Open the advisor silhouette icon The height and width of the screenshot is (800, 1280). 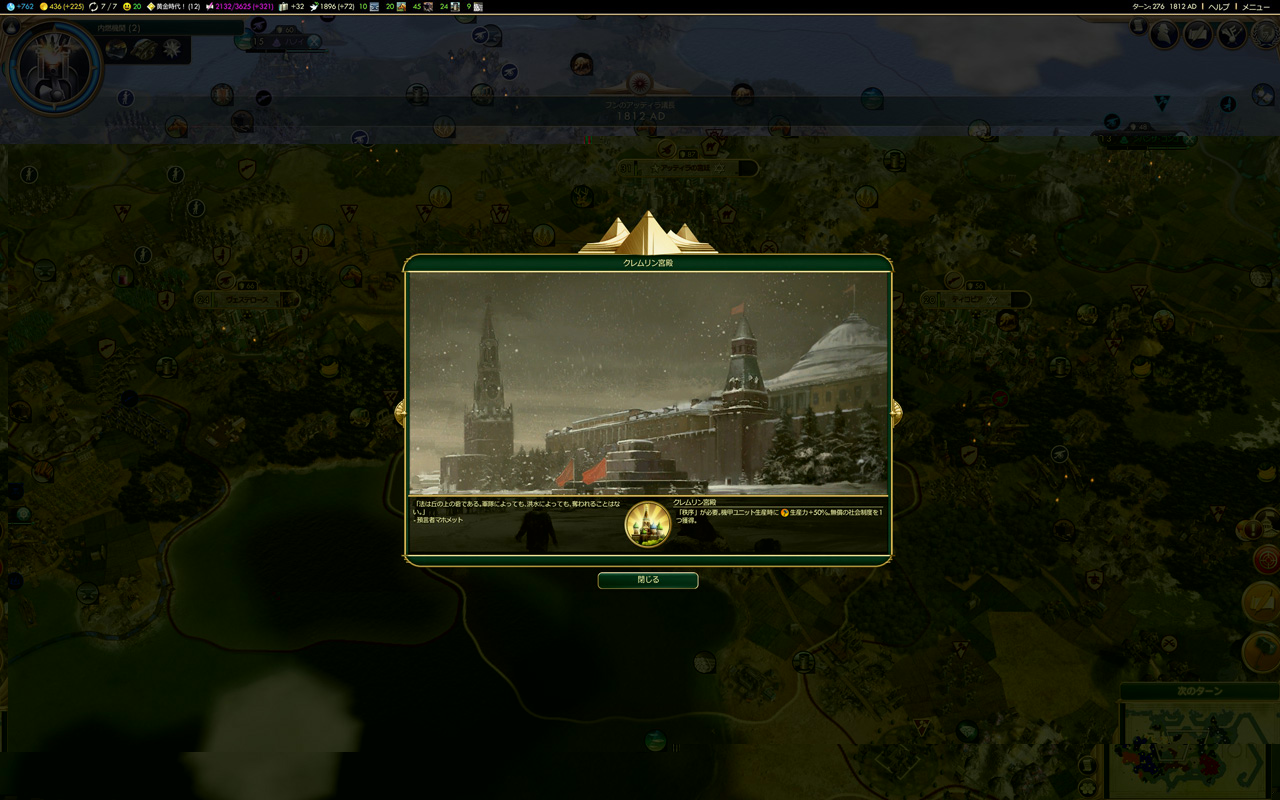coord(1164,35)
